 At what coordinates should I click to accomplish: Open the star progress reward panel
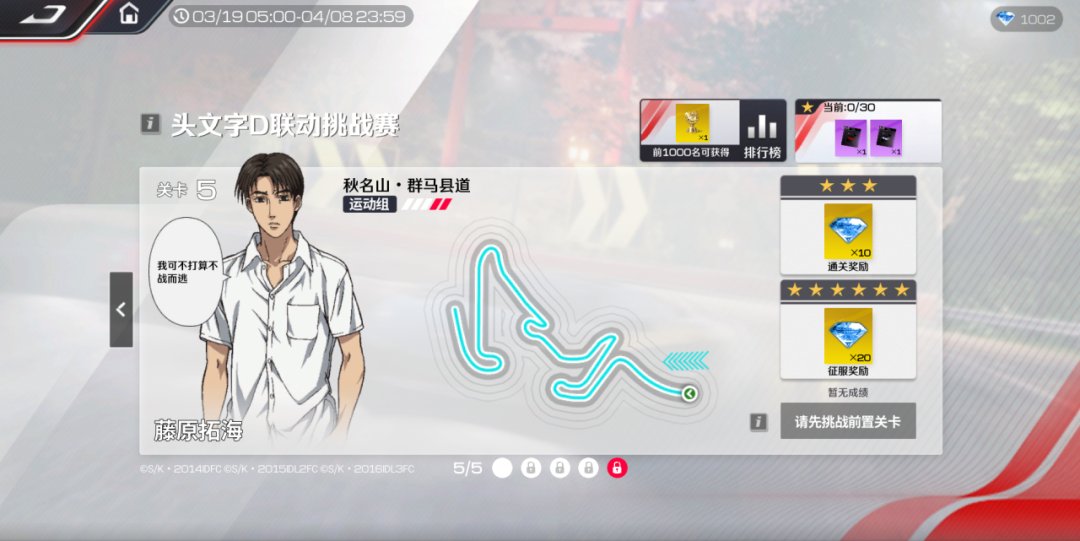tap(868, 132)
